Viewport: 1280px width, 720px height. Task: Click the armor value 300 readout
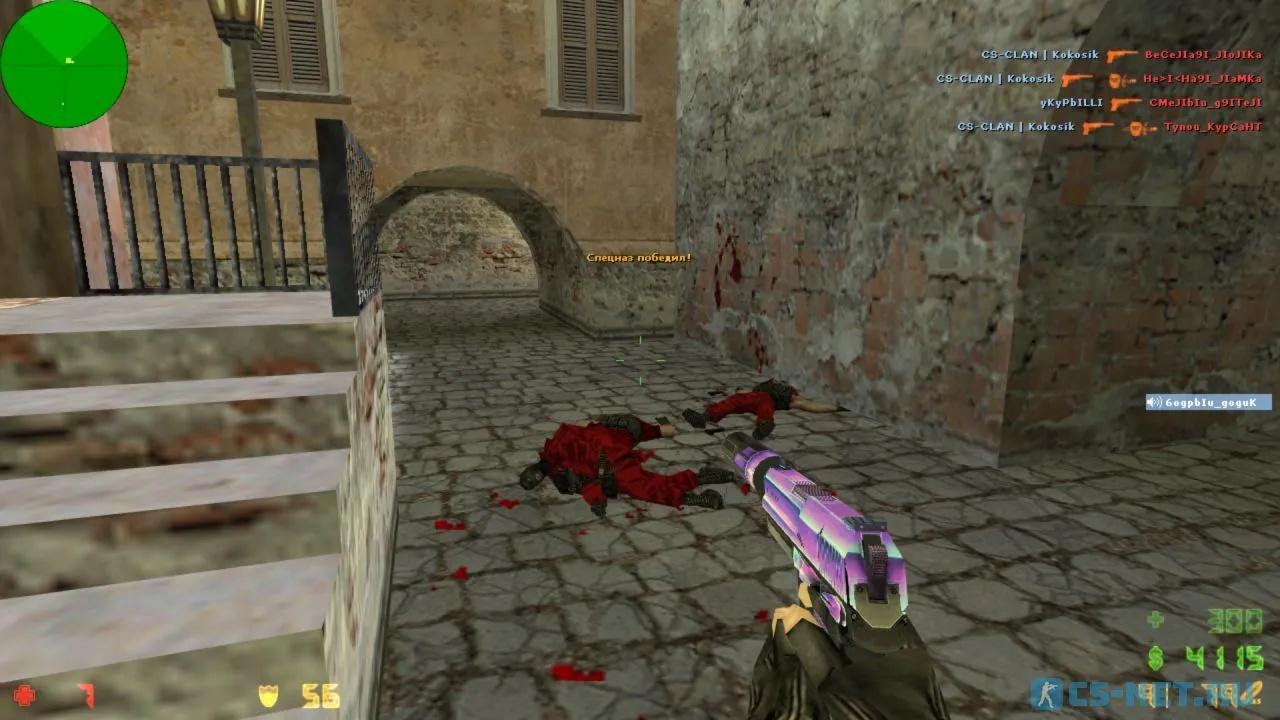coord(1234,620)
